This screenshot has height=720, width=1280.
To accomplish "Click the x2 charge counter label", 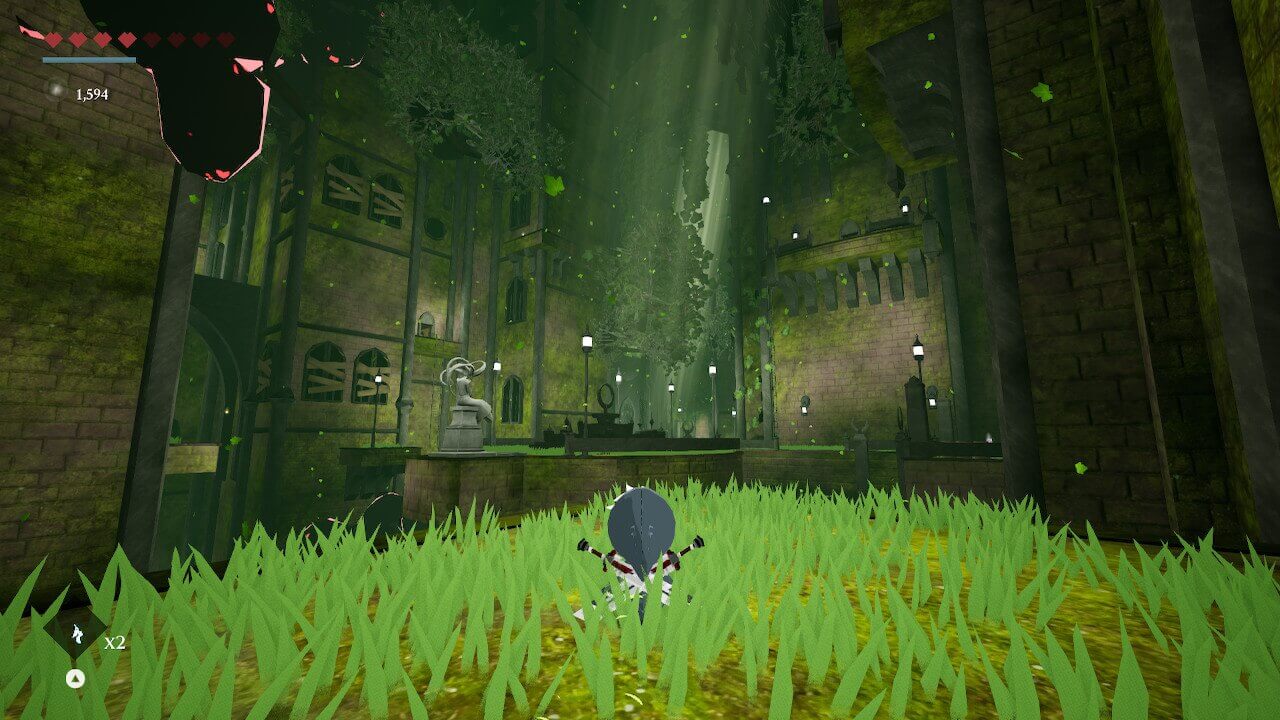I will [117, 643].
